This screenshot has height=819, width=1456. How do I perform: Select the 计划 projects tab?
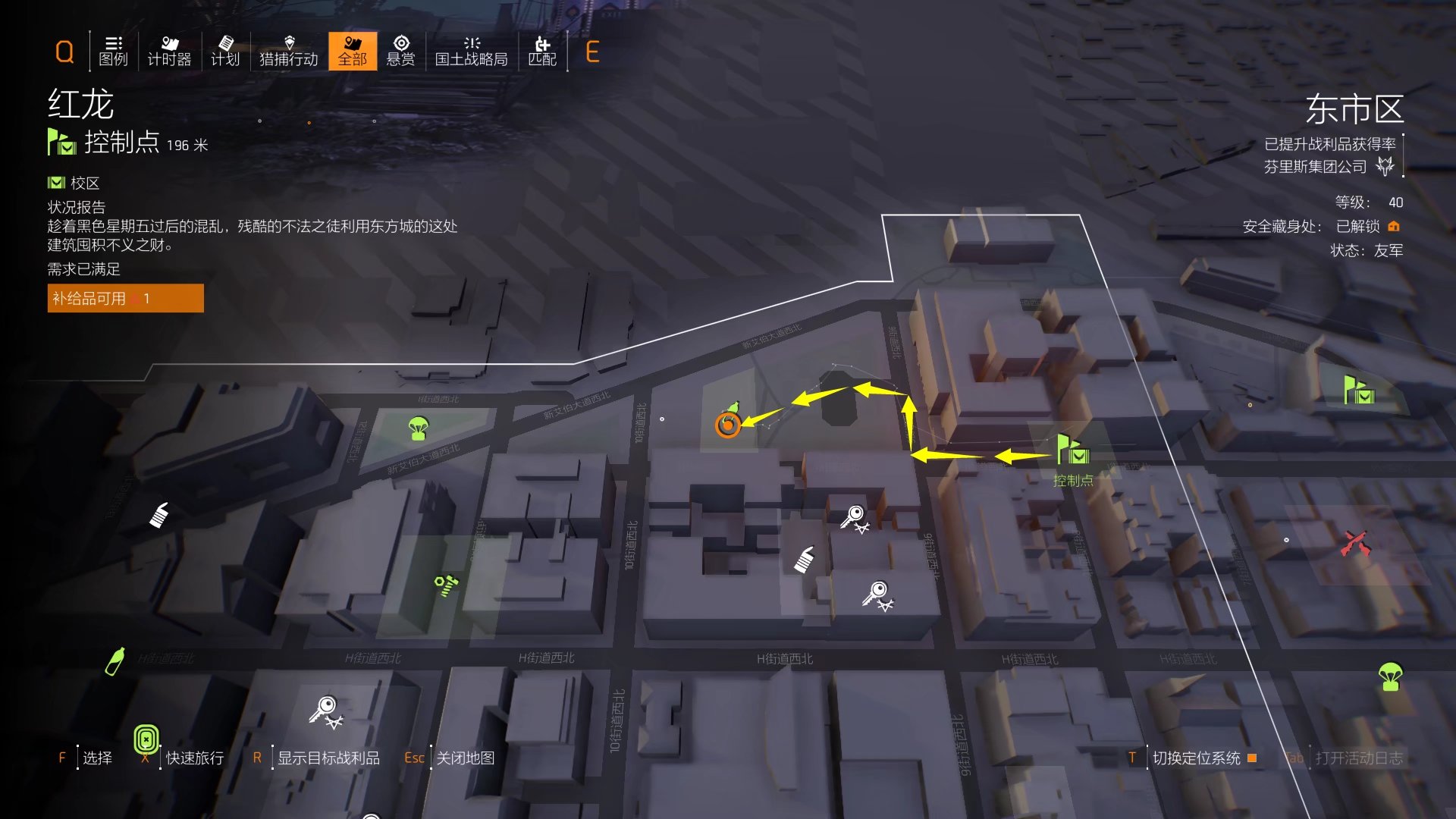(225, 51)
